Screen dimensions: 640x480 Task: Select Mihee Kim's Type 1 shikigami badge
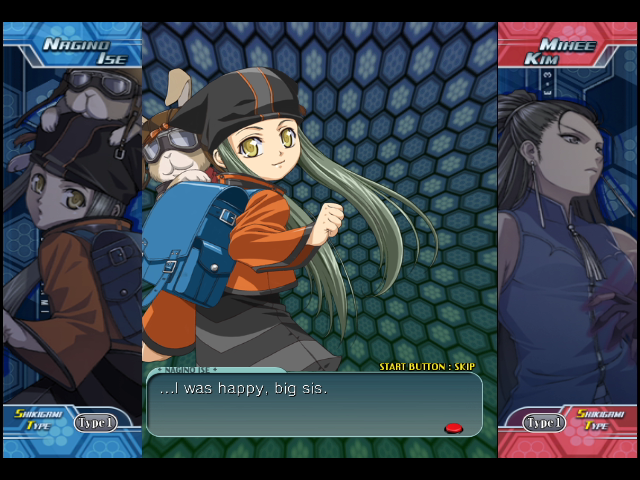(x=544, y=423)
